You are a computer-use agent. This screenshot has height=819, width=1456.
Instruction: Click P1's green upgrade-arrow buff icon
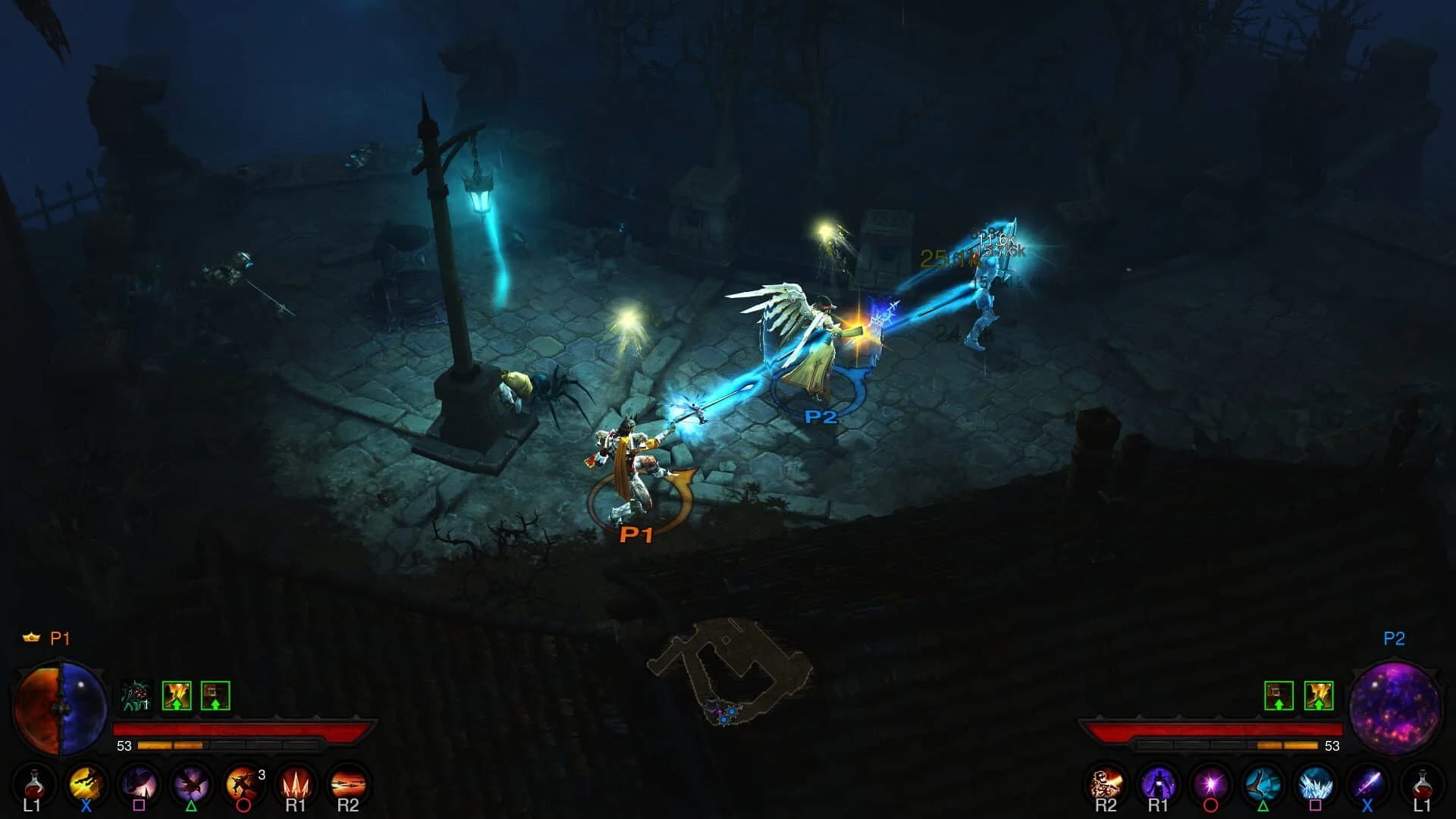[x=176, y=692]
